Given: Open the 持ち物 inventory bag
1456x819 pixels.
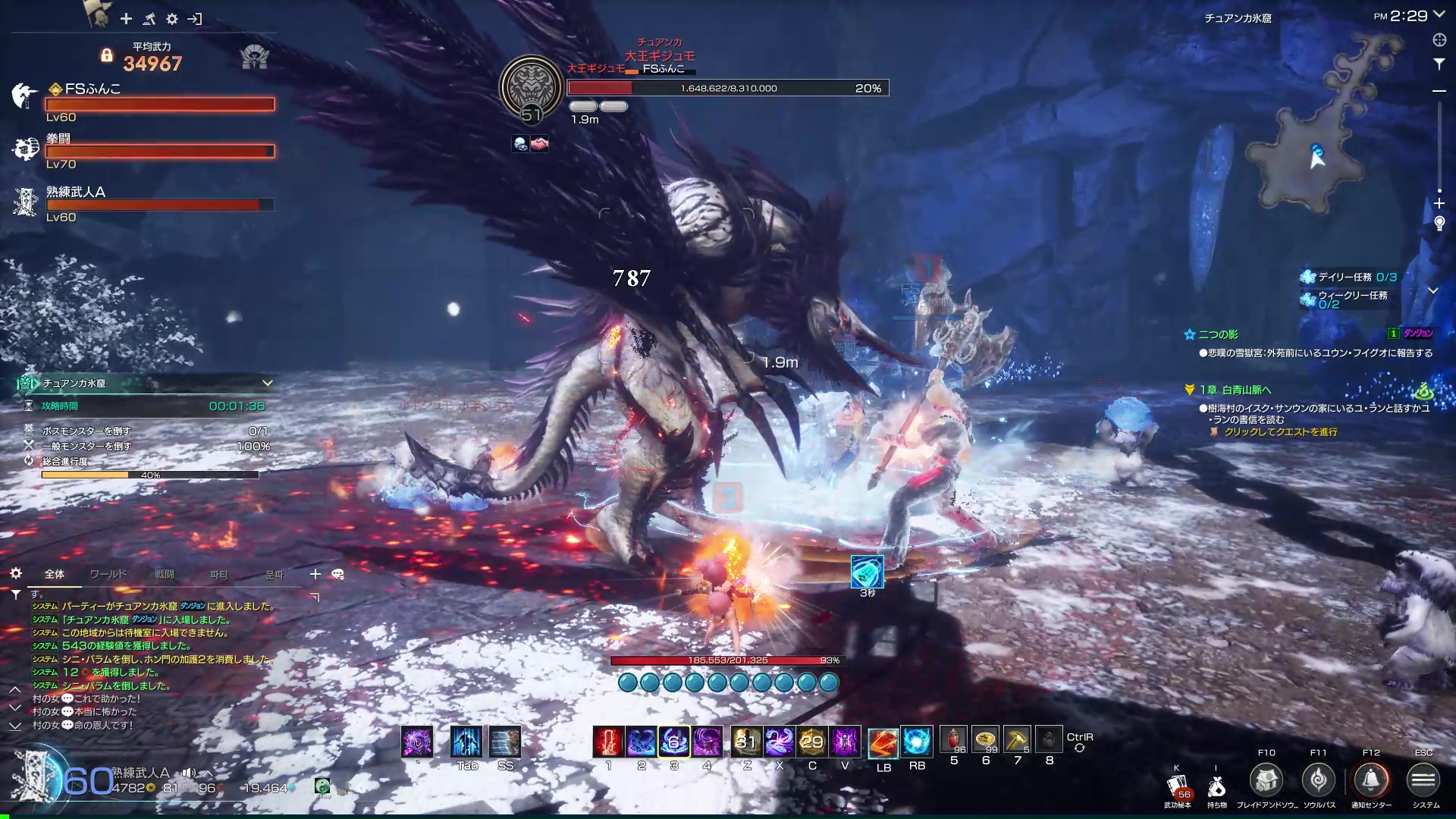Looking at the screenshot, I should coord(1217,787).
